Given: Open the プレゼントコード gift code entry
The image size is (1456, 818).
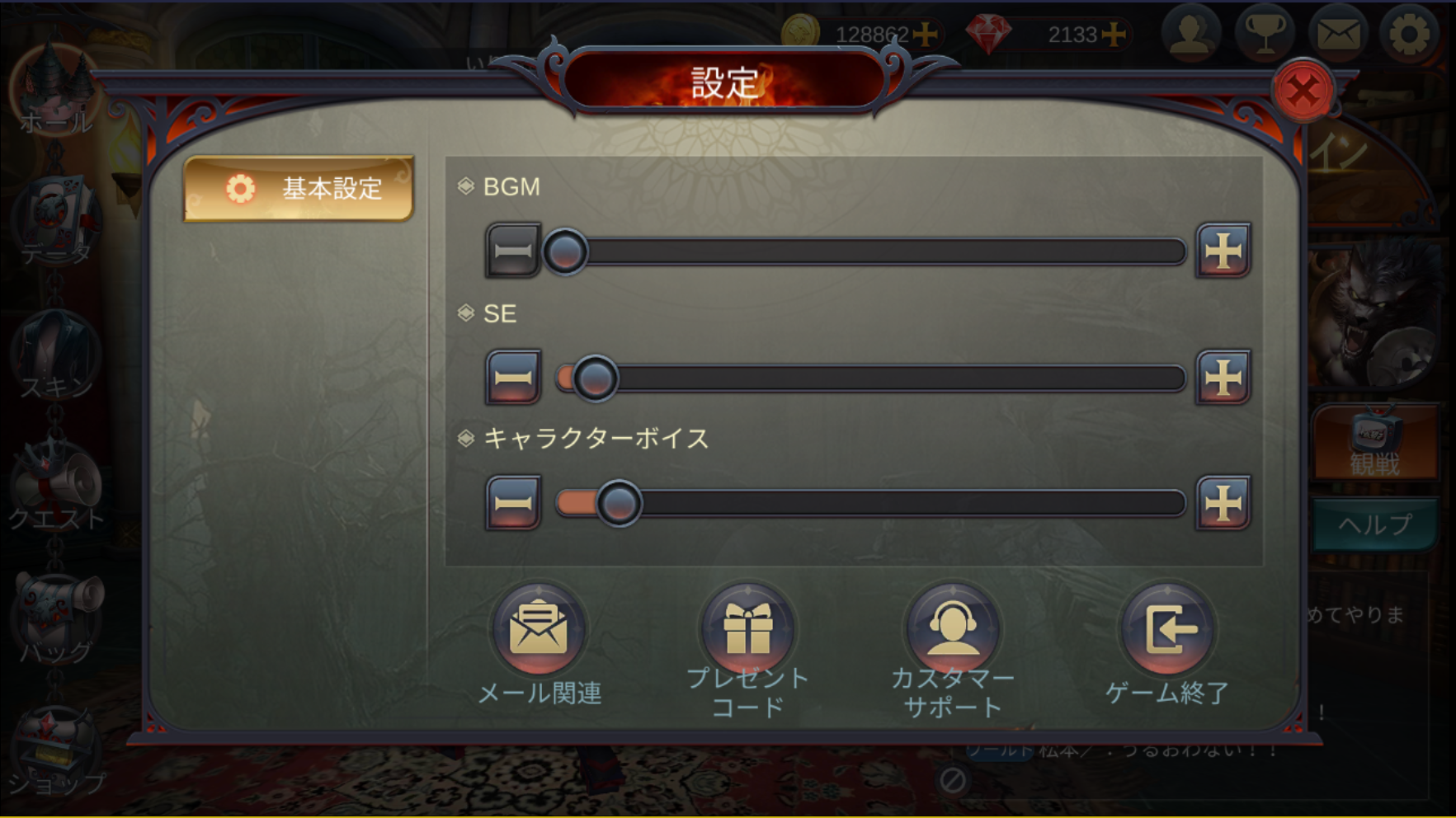Looking at the screenshot, I should click(x=747, y=630).
